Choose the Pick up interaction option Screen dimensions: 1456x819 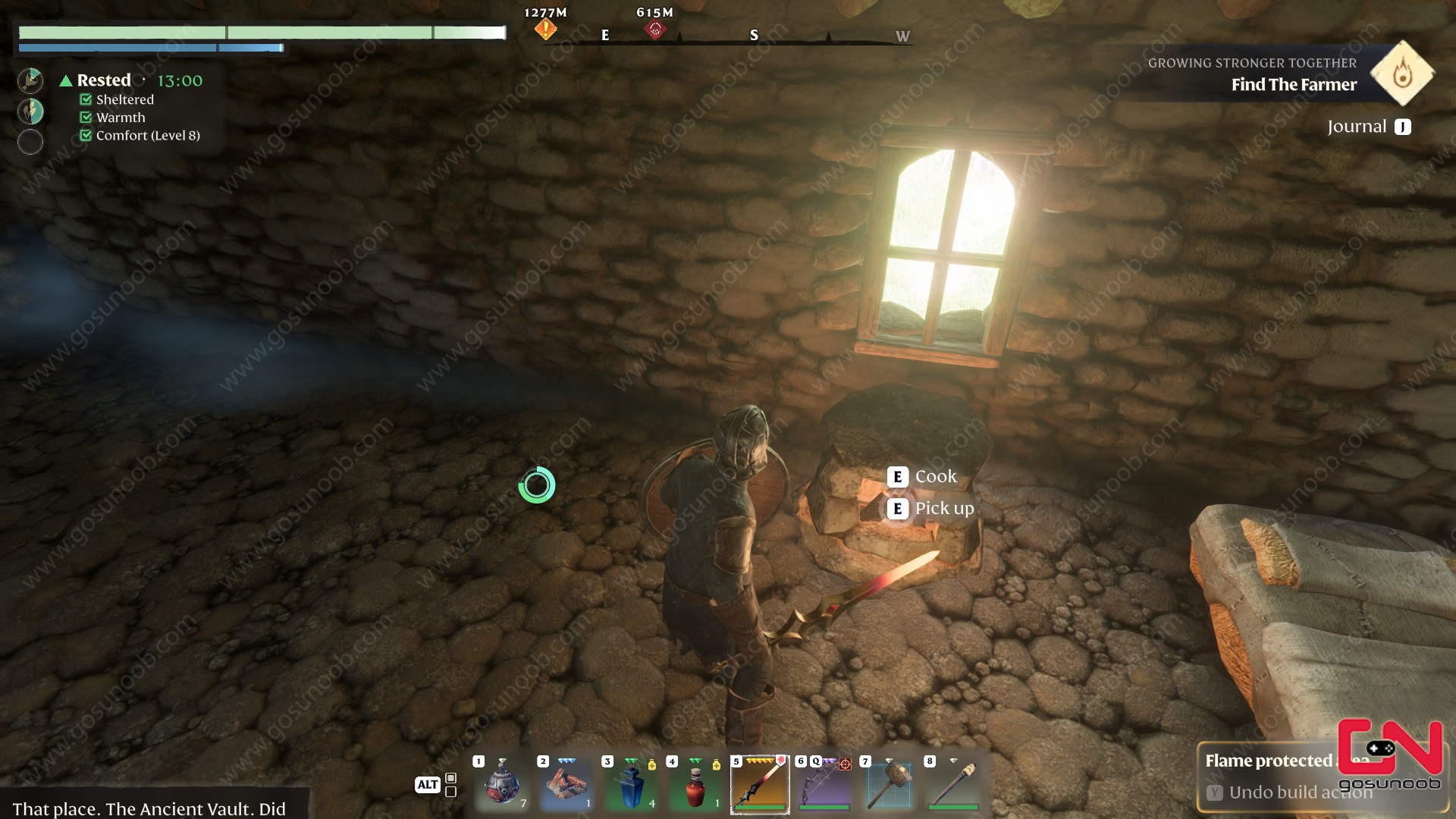pos(943,509)
